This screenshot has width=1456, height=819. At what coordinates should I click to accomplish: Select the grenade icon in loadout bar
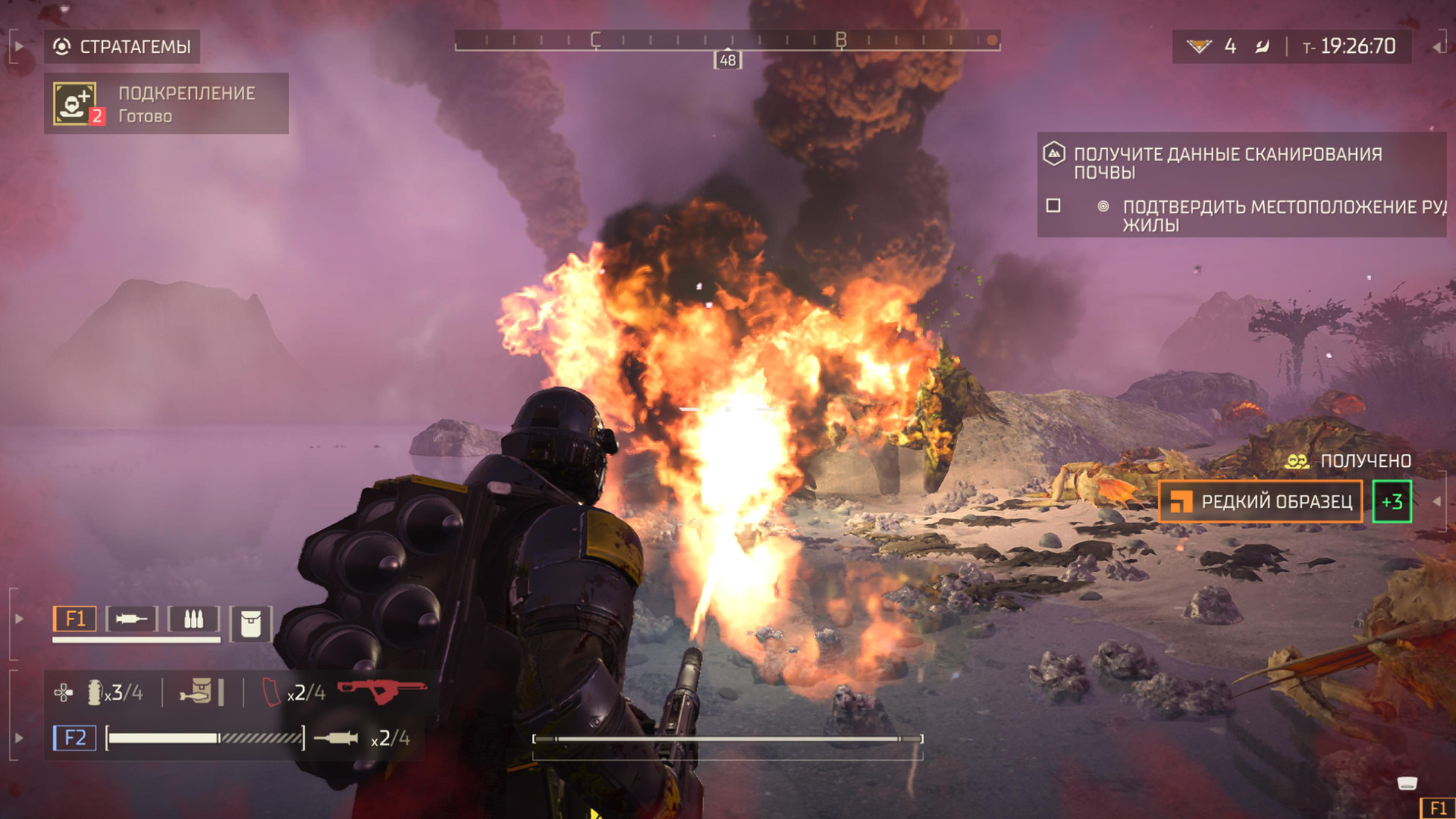tap(95, 693)
